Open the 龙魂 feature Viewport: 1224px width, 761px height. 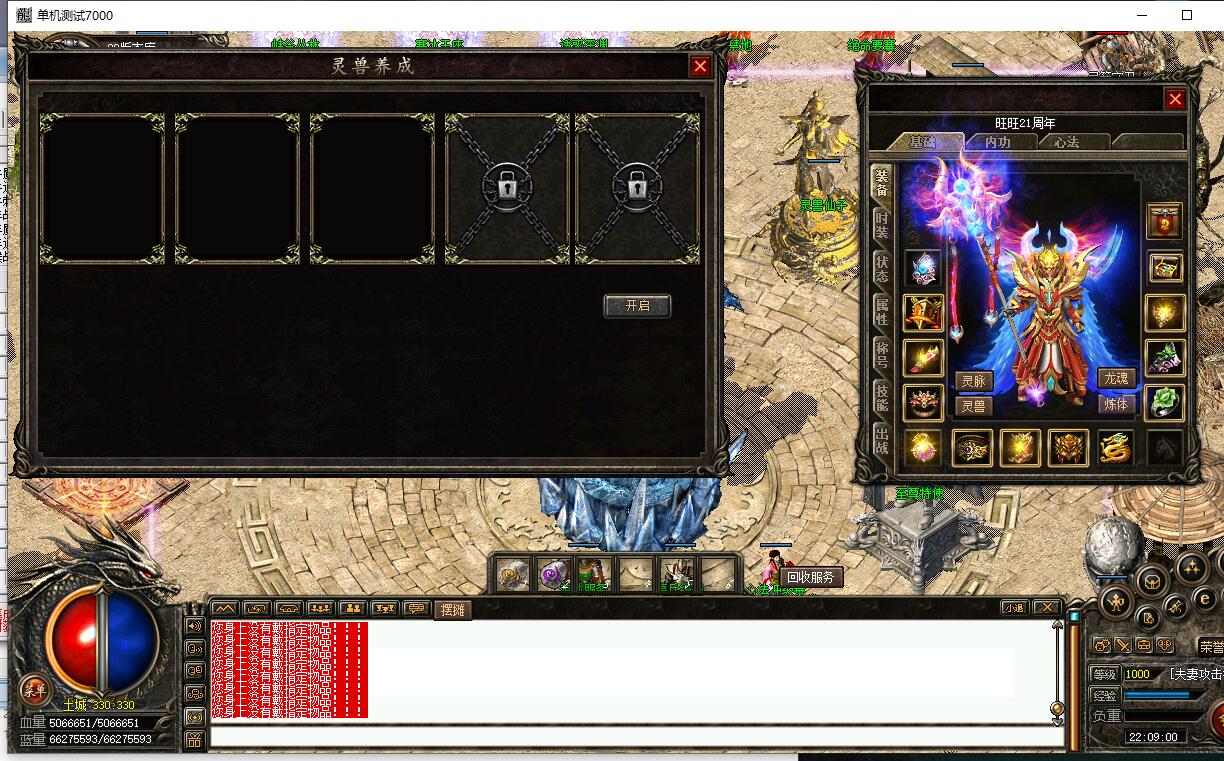(x=1115, y=378)
